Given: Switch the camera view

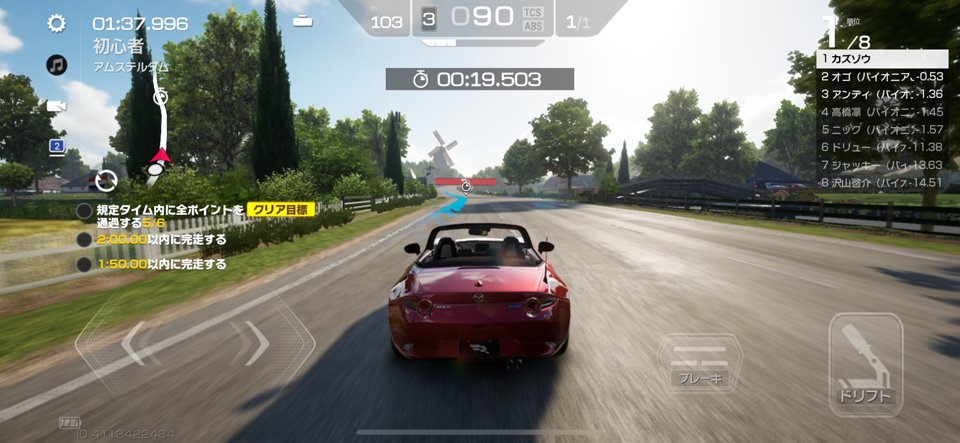Looking at the screenshot, I should (57, 106).
